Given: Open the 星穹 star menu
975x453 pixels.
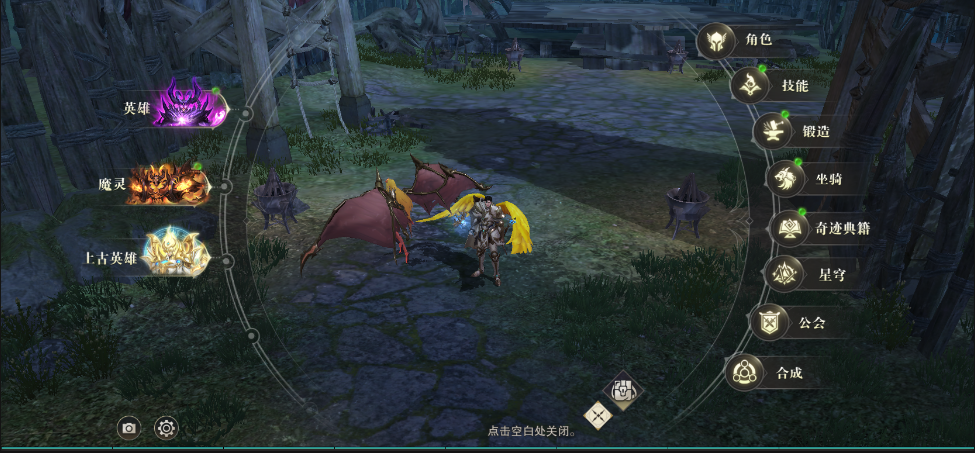Looking at the screenshot, I should [x=782, y=274].
